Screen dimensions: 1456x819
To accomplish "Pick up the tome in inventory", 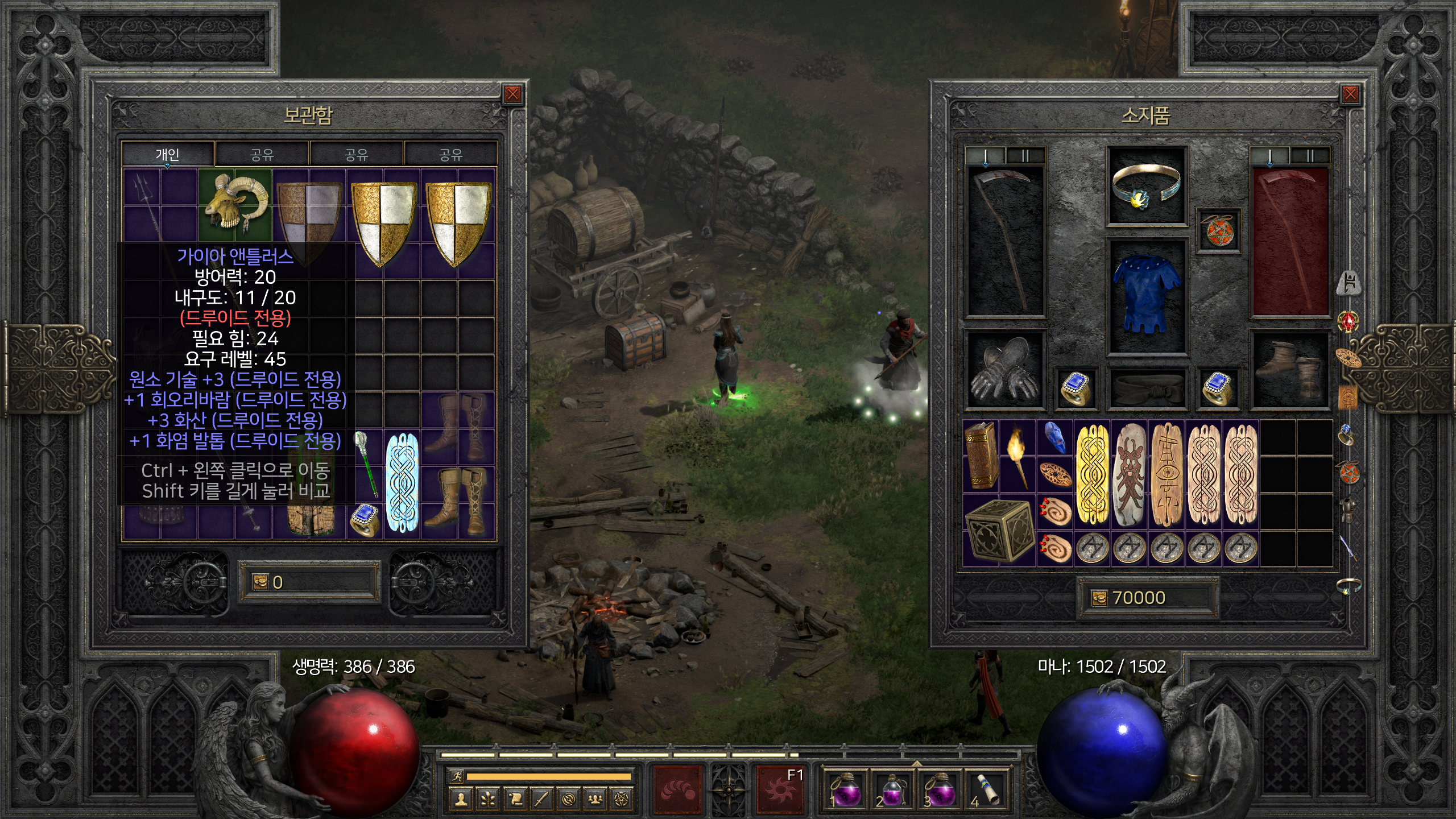I will 981,455.
